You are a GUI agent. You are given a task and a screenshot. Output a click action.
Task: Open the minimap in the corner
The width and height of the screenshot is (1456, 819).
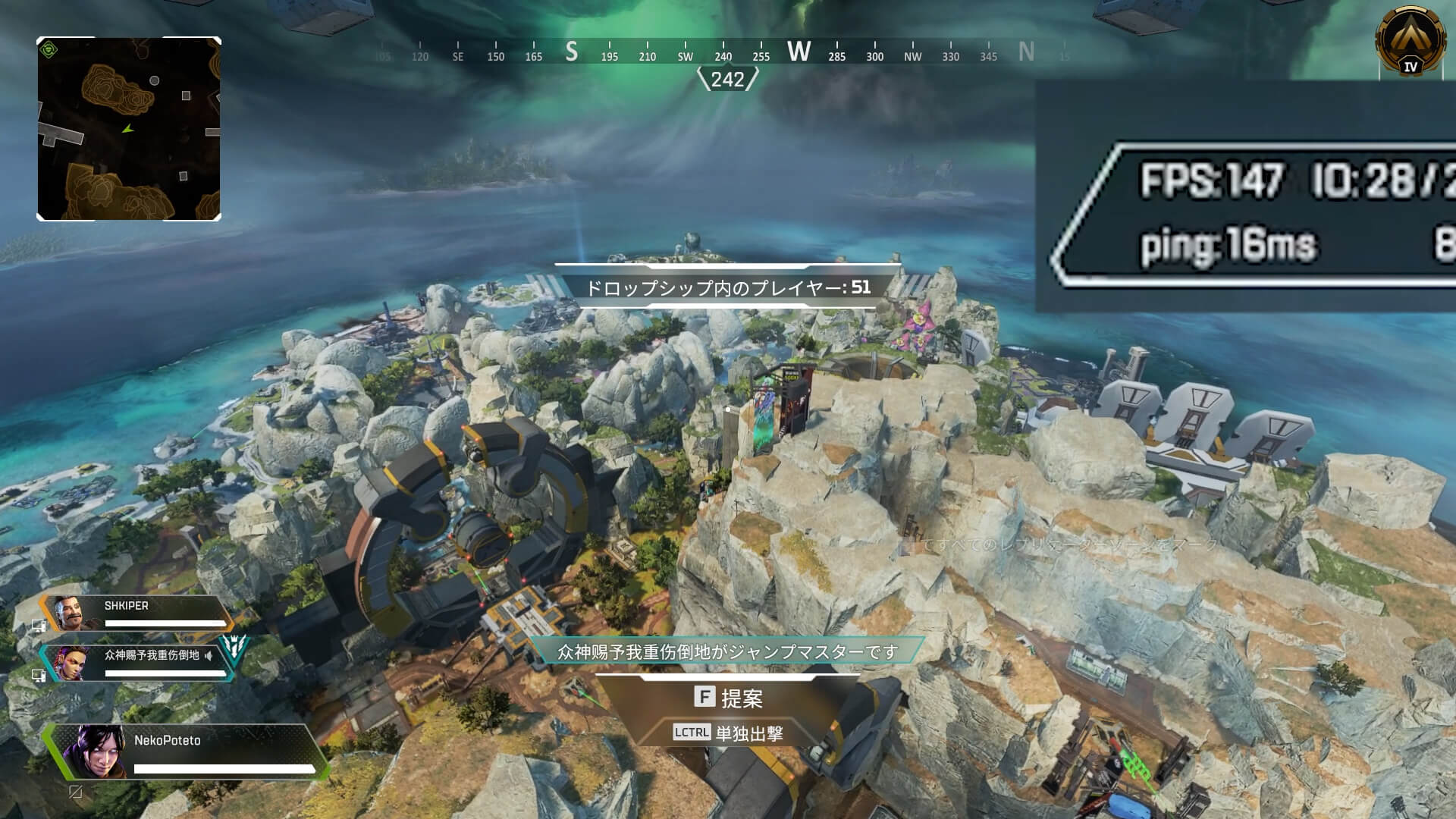pyautogui.click(x=129, y=129)
